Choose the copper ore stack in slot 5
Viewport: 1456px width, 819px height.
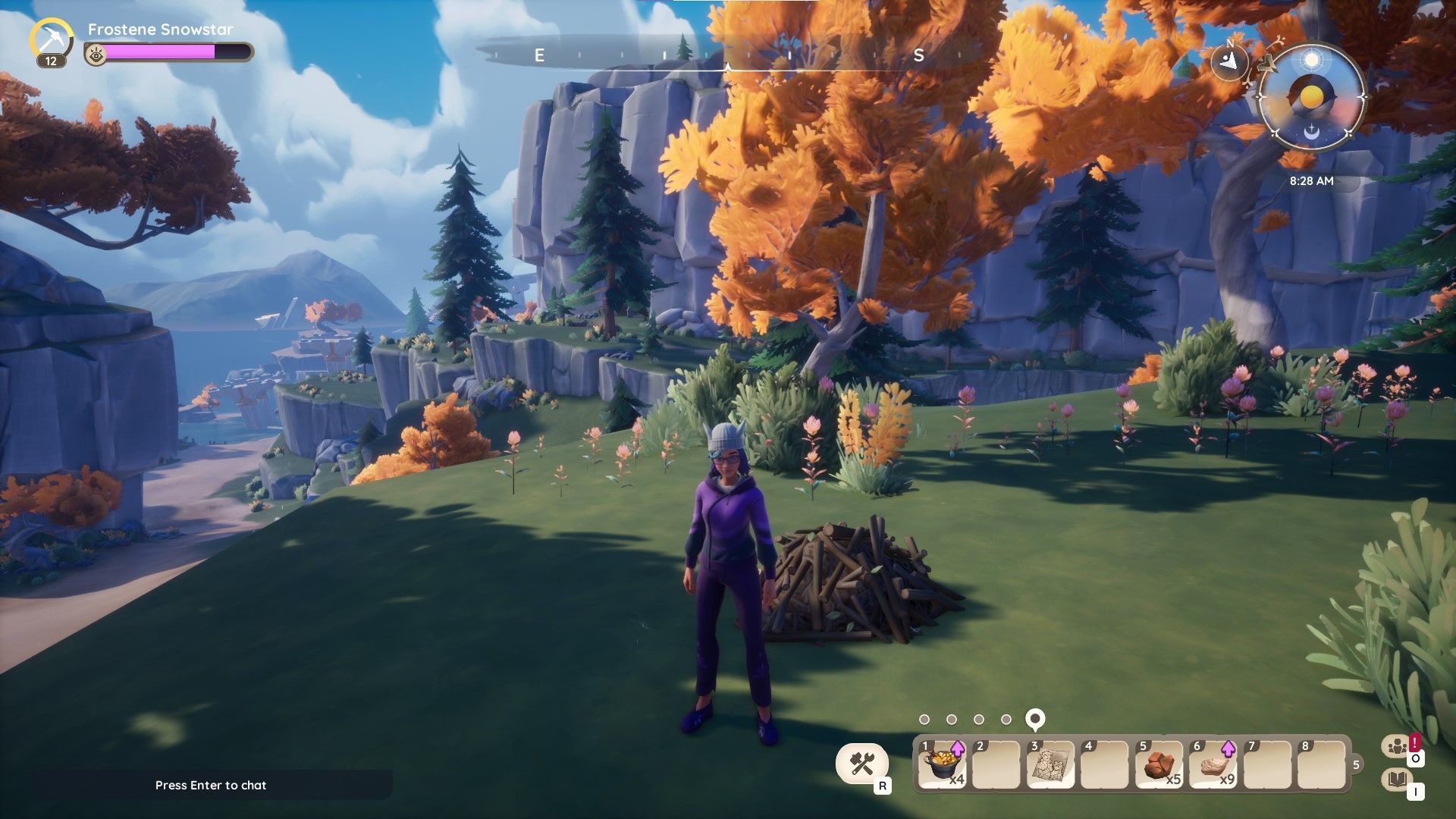[1159, 764]
